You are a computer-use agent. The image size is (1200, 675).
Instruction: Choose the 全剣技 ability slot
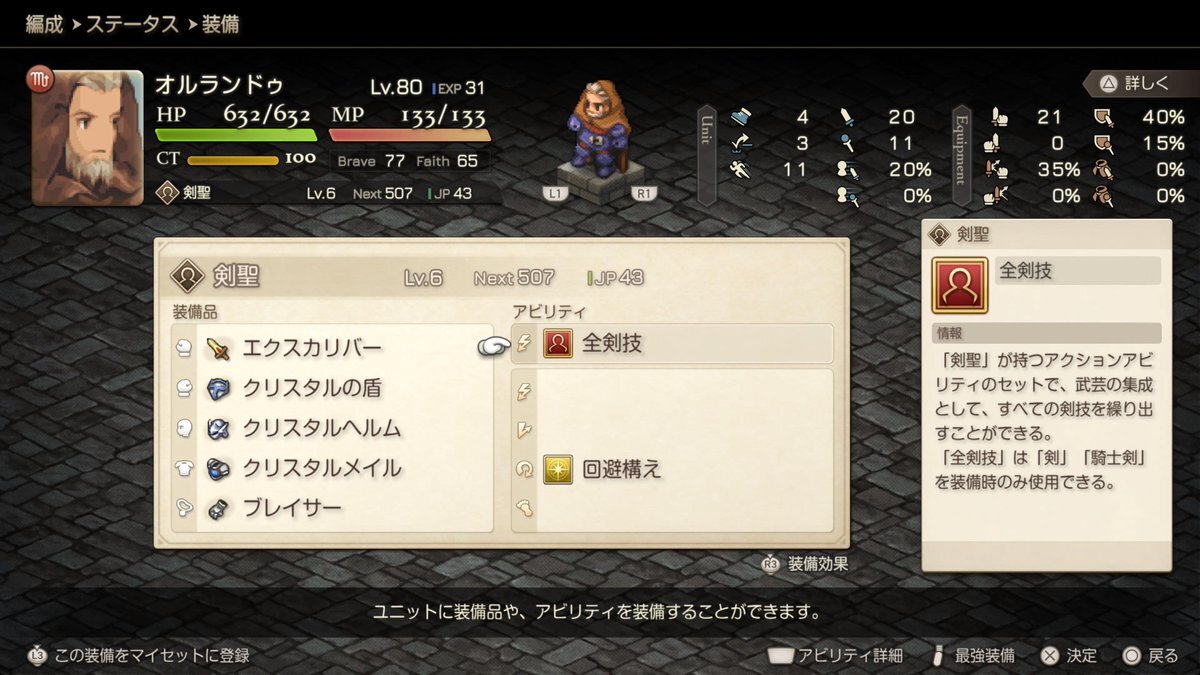(x=672, y=344)
